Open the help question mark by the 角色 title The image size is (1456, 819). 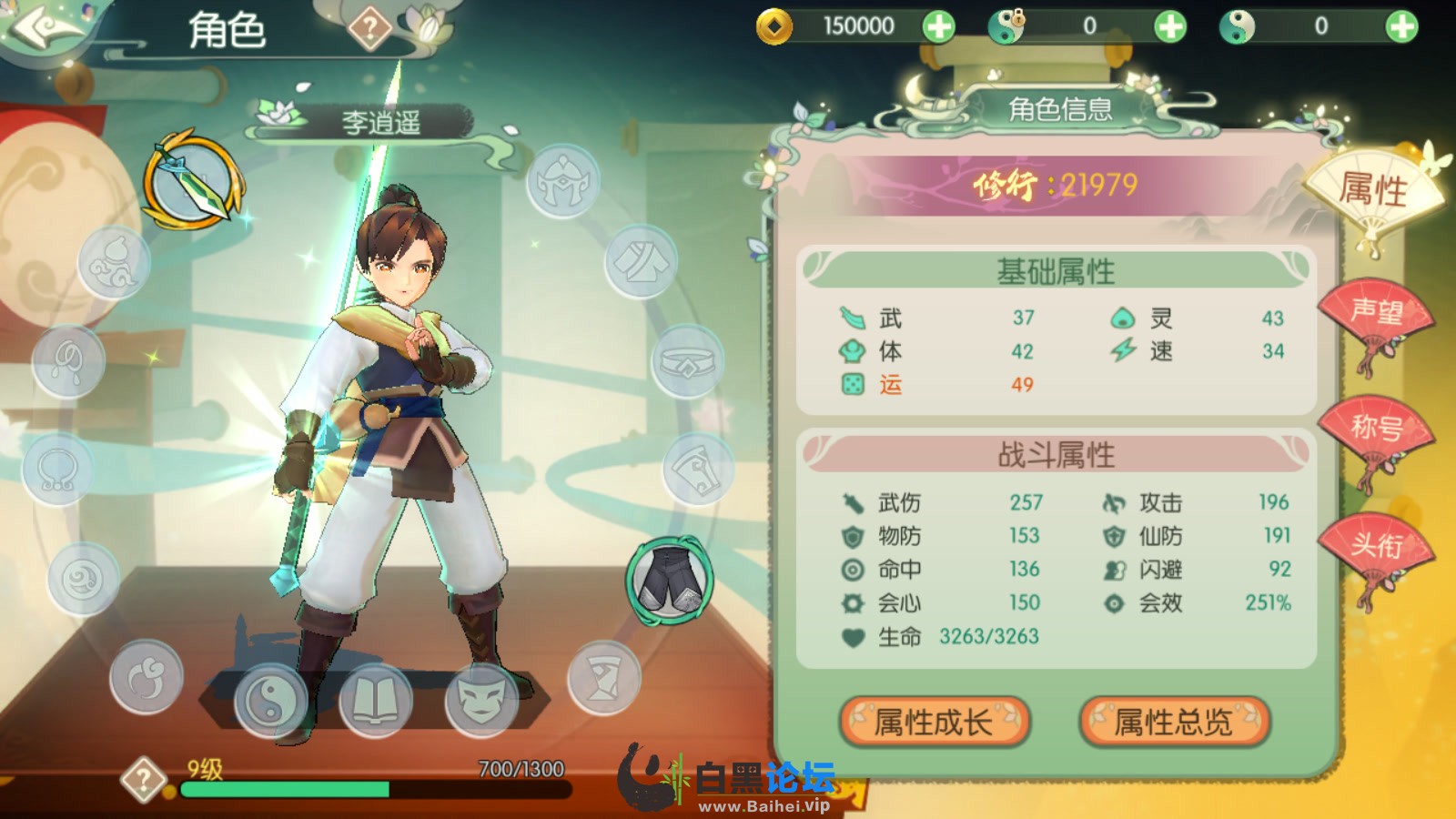tap(369, 29)
